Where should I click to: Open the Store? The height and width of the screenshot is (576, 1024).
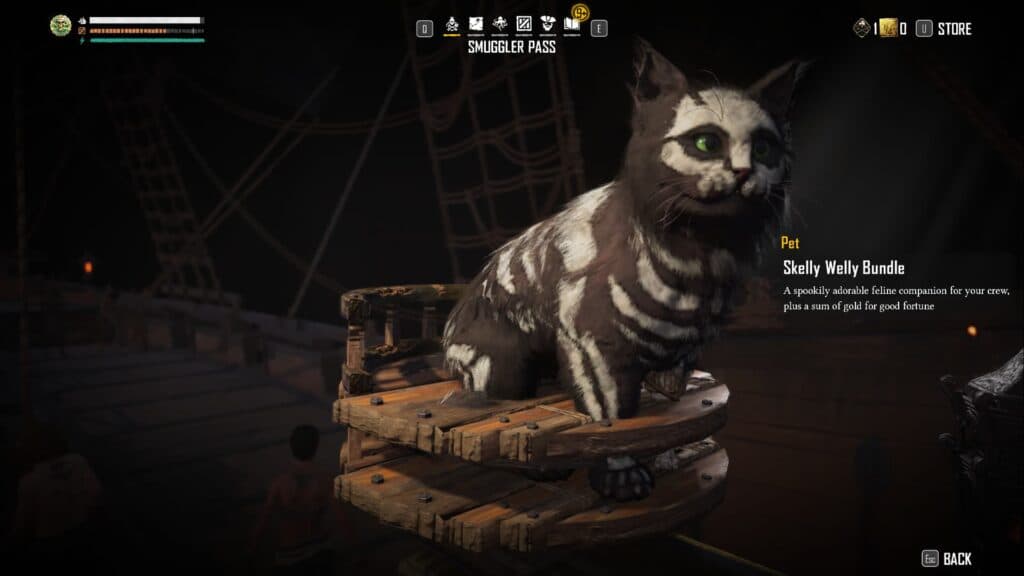pos(953,29)
